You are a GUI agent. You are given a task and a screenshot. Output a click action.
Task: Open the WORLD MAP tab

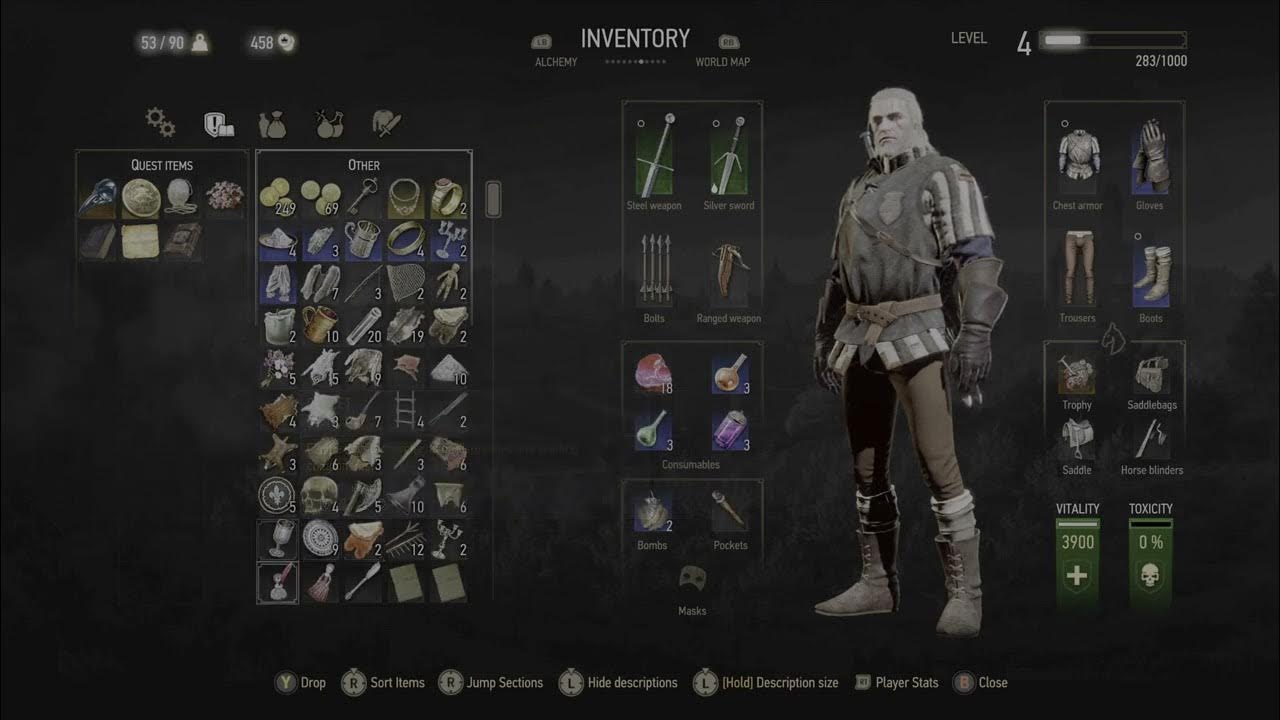[723, 61]
